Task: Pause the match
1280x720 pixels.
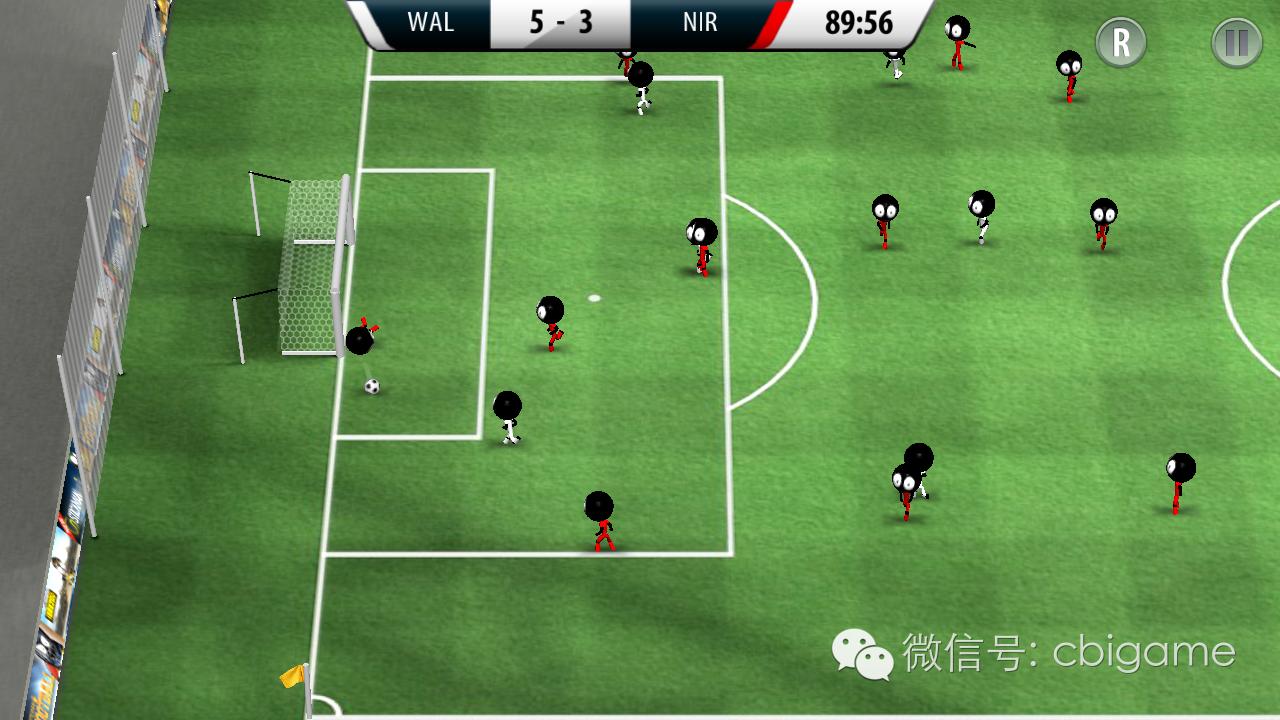Action: coord(1237,43)
